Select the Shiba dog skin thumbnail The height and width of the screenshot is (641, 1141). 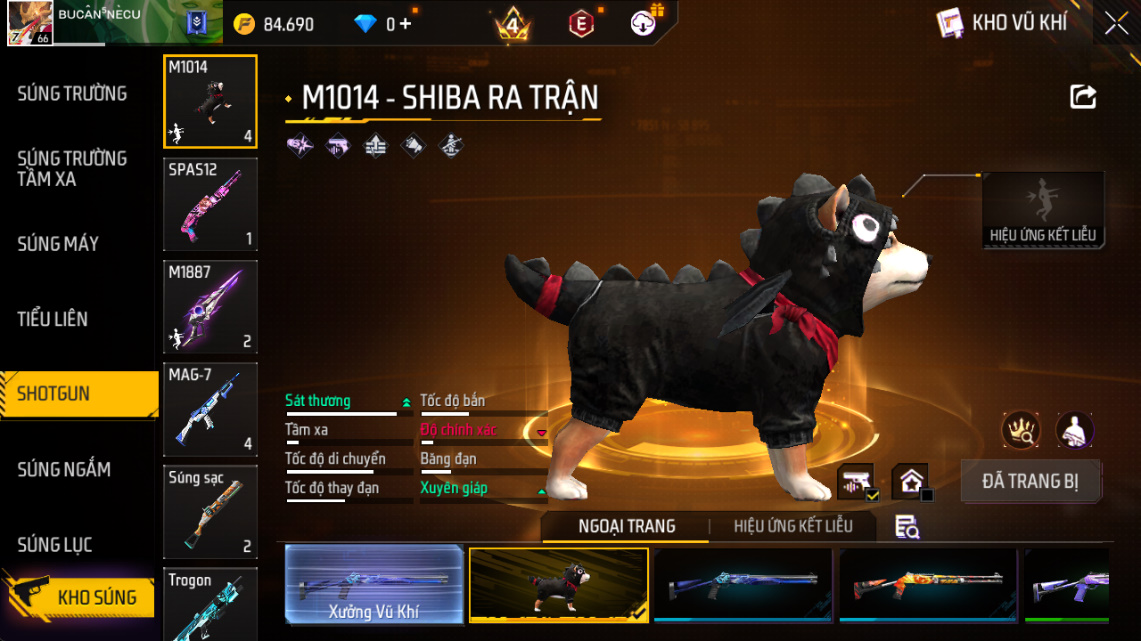558,584
